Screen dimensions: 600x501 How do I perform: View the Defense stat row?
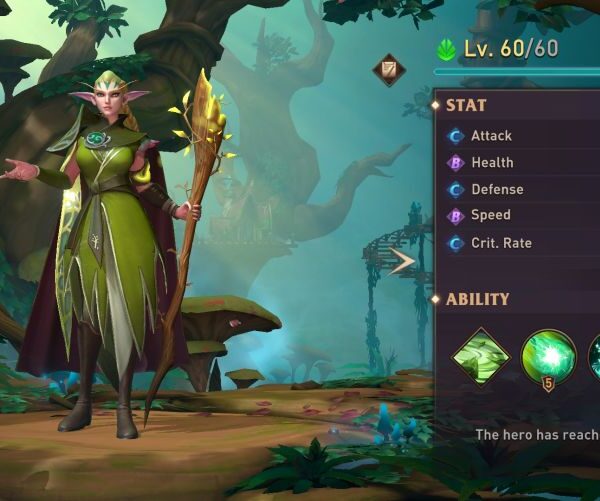pyautogui.click(x=497, y=189)
